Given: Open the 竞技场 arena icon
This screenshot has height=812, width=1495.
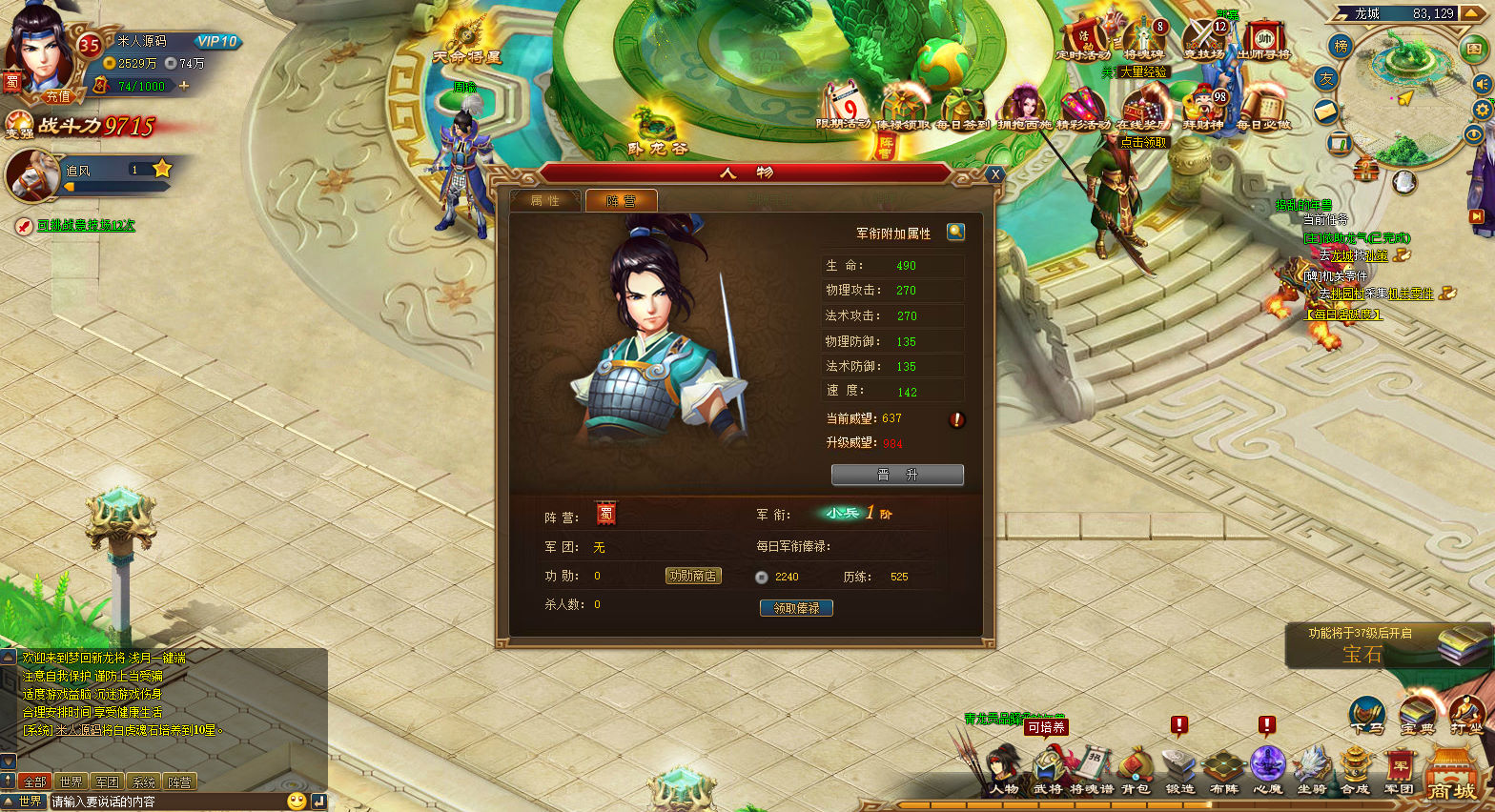Looking at the screenshot, I should click(x=1203, y=40).
